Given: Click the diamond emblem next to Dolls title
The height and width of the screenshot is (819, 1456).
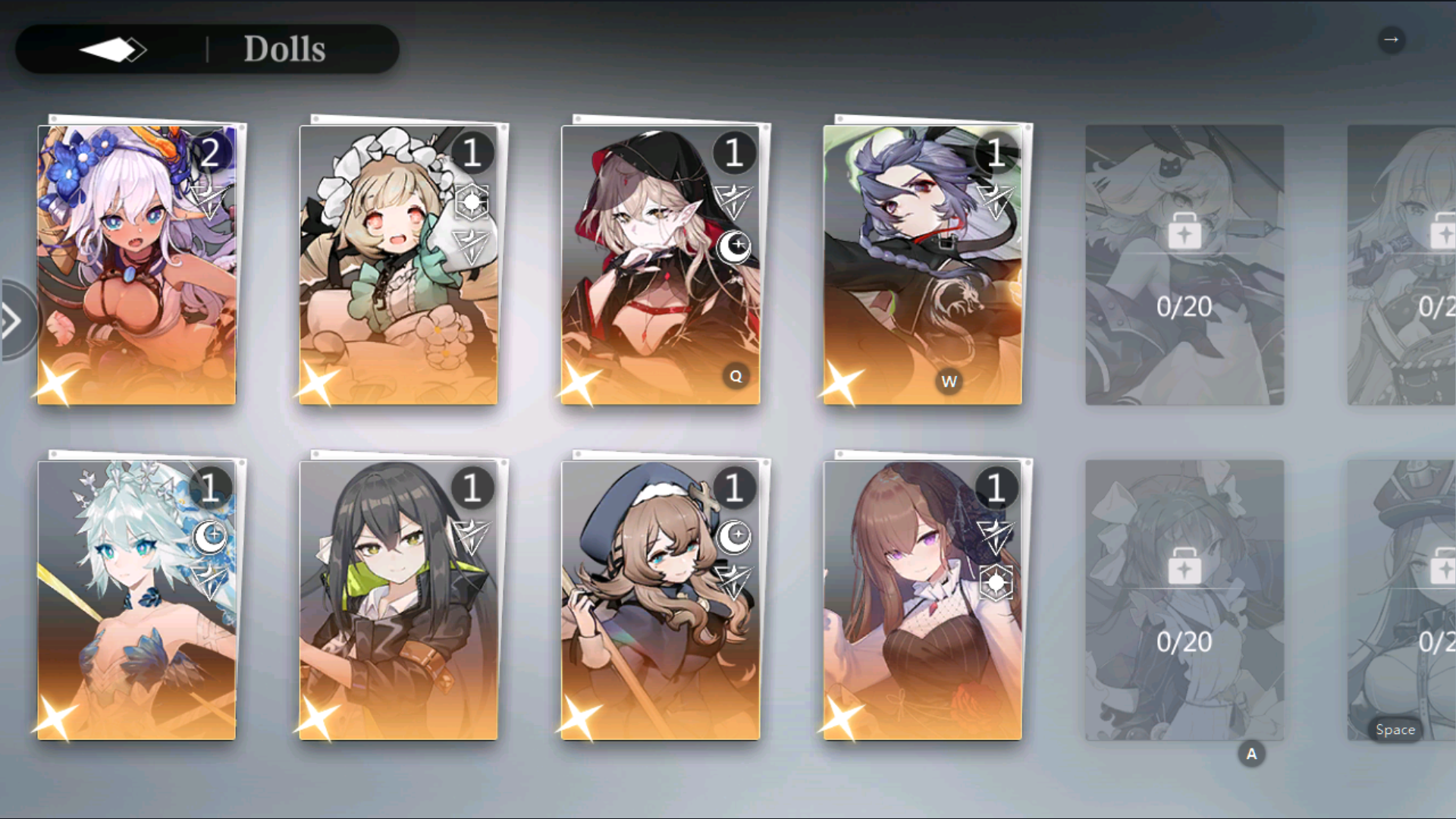Looking at the screenshot, I should pos(114,49).
